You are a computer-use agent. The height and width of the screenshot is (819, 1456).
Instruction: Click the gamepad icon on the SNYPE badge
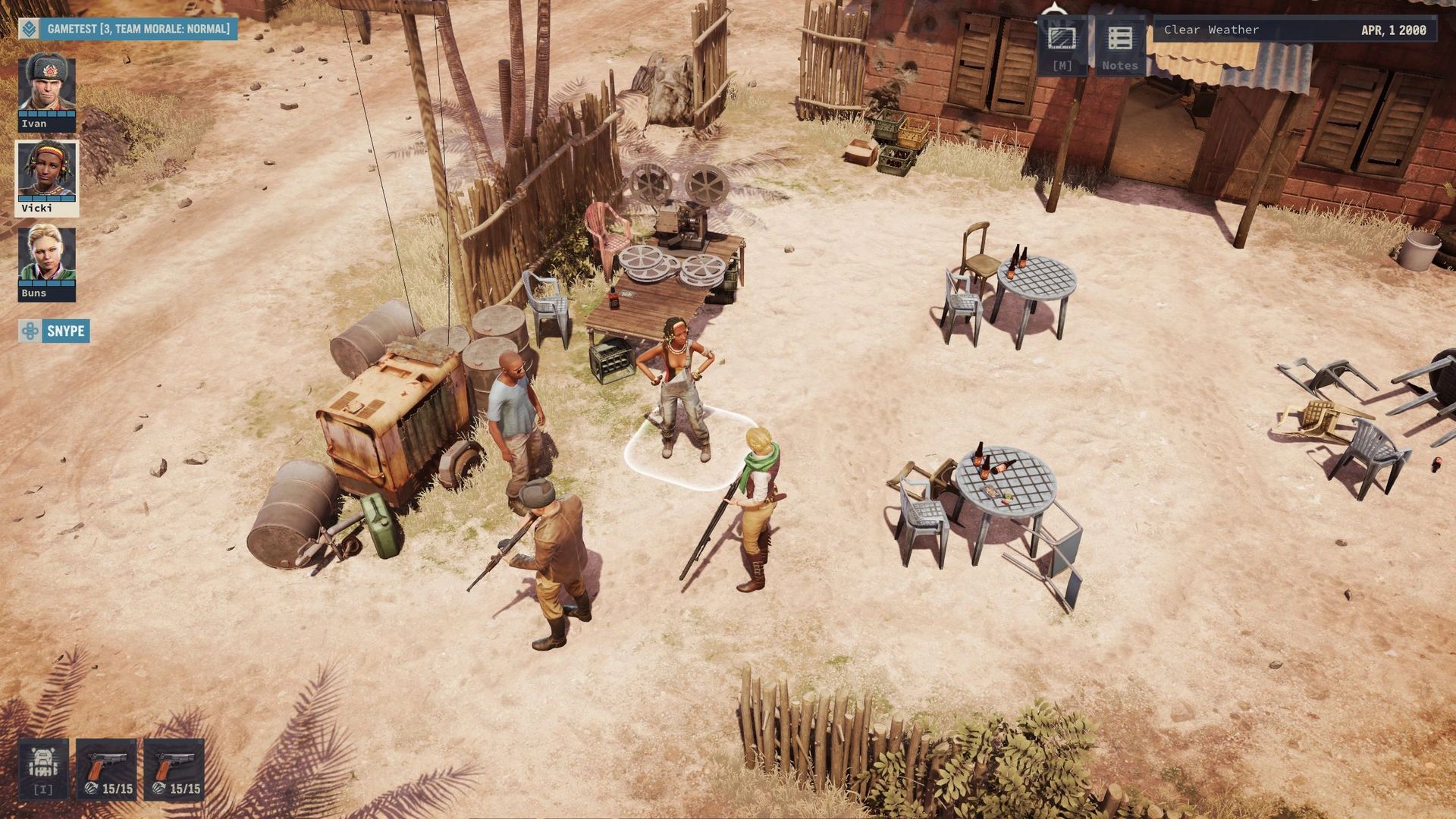pos(30,331)
